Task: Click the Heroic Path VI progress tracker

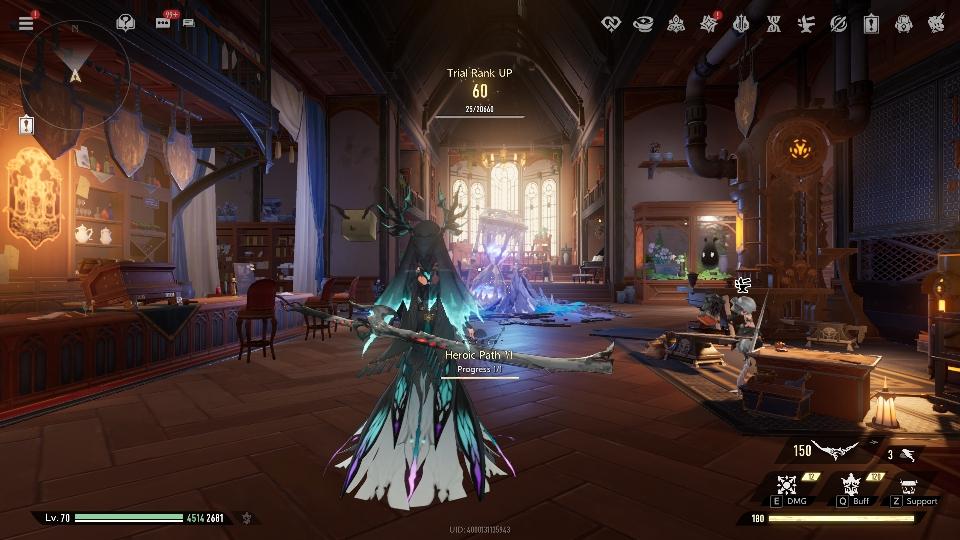Action: [479, 360]
